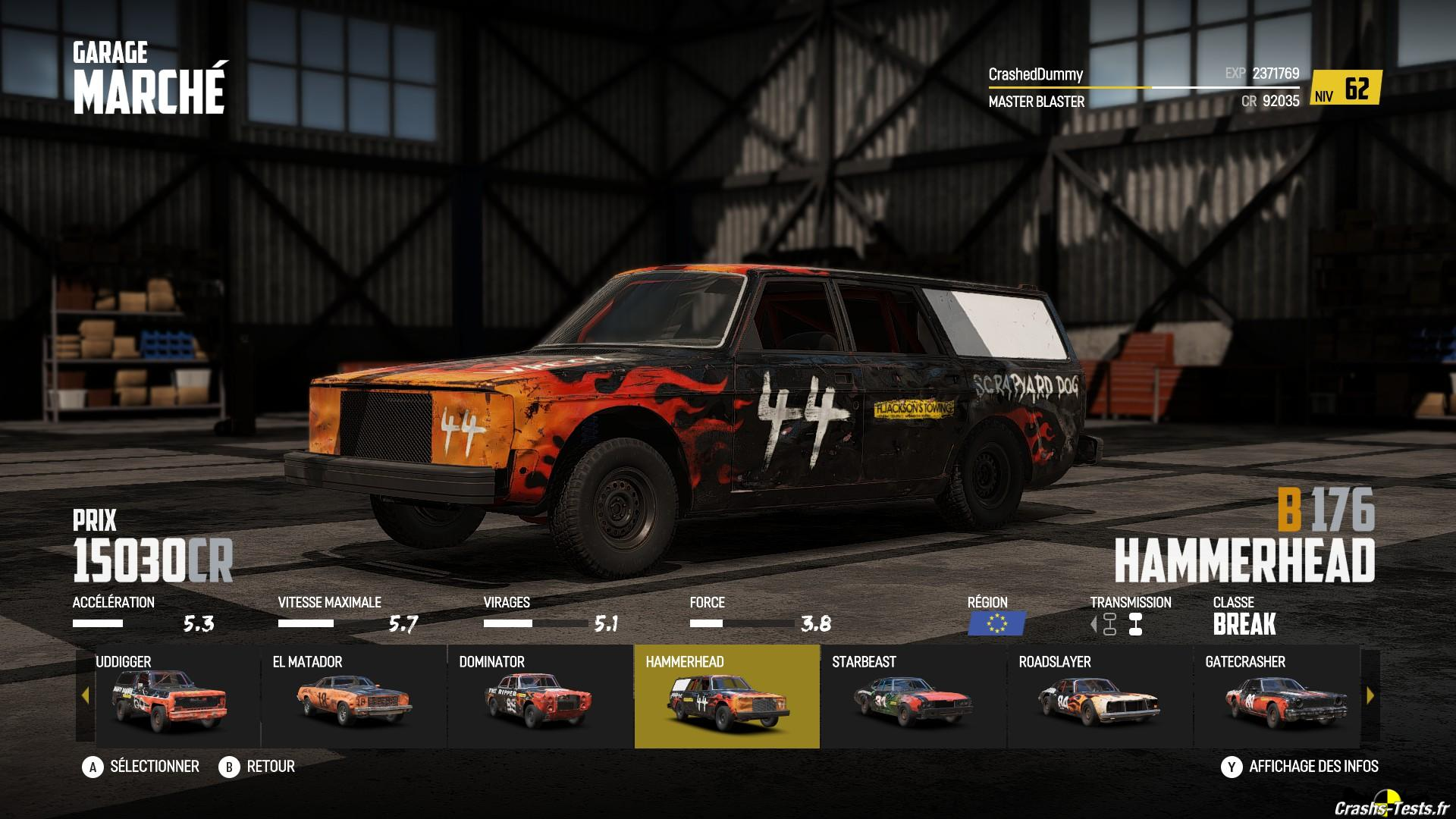Viewport: 1456px width, 819px height.
Task: Go back with the Retour button
Action: coord(257,767)
